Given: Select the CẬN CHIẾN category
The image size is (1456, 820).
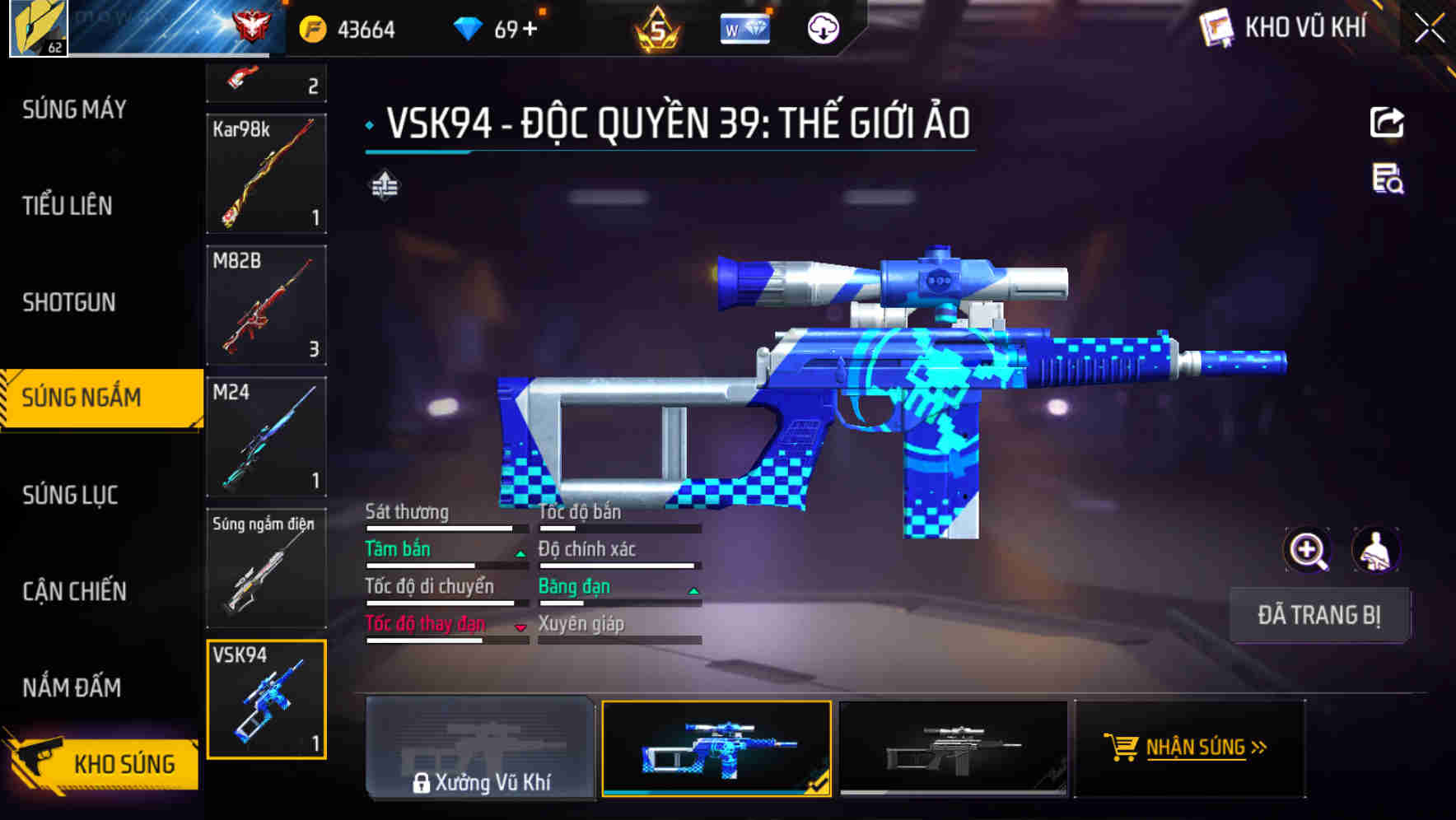Looking at the screenshot, I should (x=72, y=591).
